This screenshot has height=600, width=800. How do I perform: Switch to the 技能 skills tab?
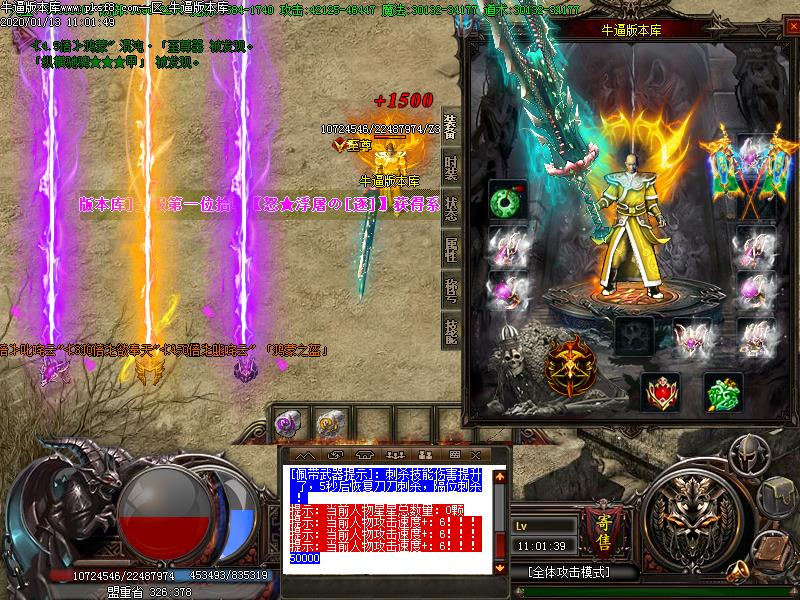click(451, 331)
